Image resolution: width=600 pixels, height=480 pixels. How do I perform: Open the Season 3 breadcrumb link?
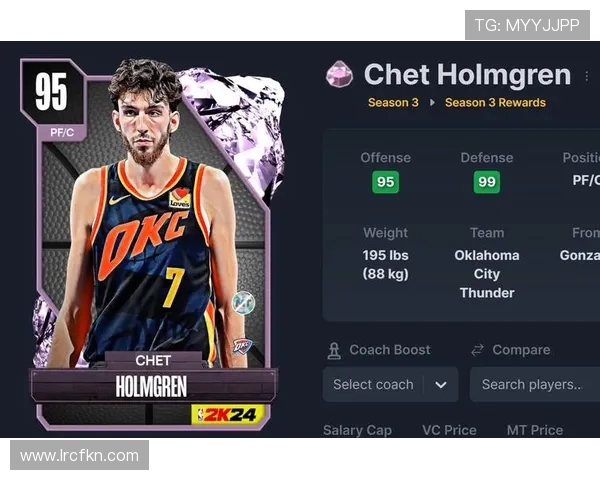click(x=393, y=102)
